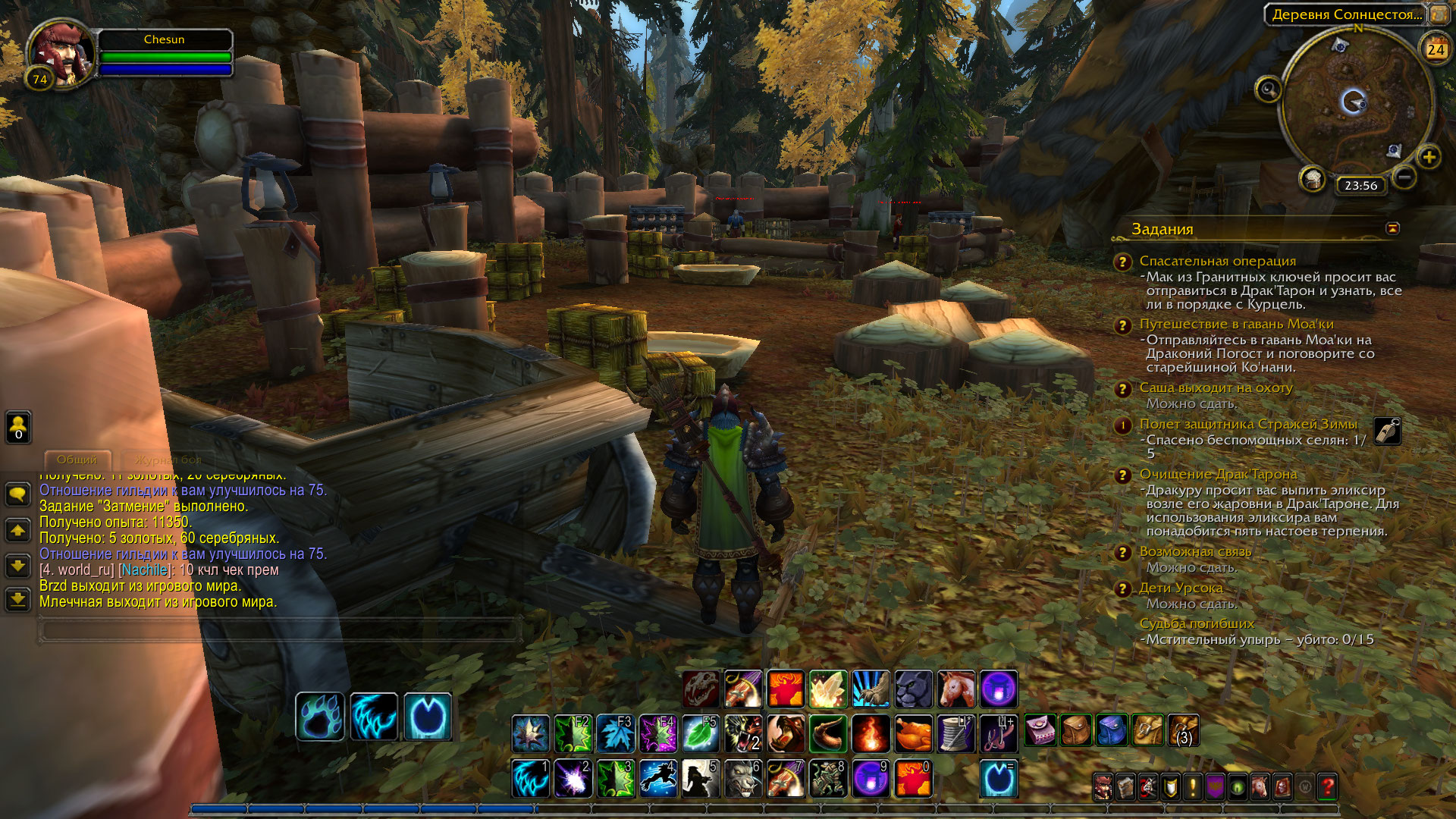Open the red question mark help button
This screenshot has height=819, width=1456.
point(1327,787)
